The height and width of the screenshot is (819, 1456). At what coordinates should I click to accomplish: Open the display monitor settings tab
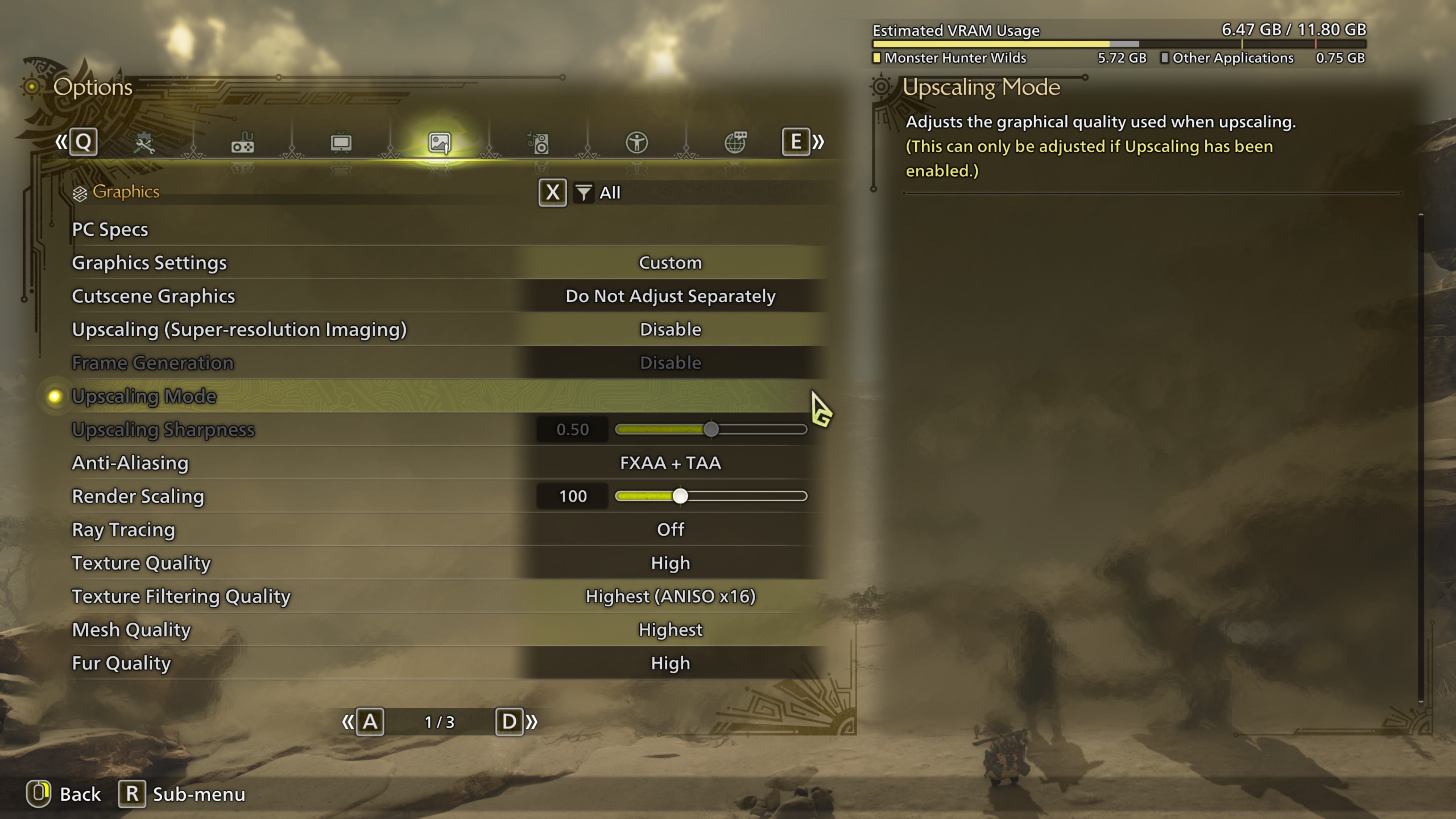341,143
